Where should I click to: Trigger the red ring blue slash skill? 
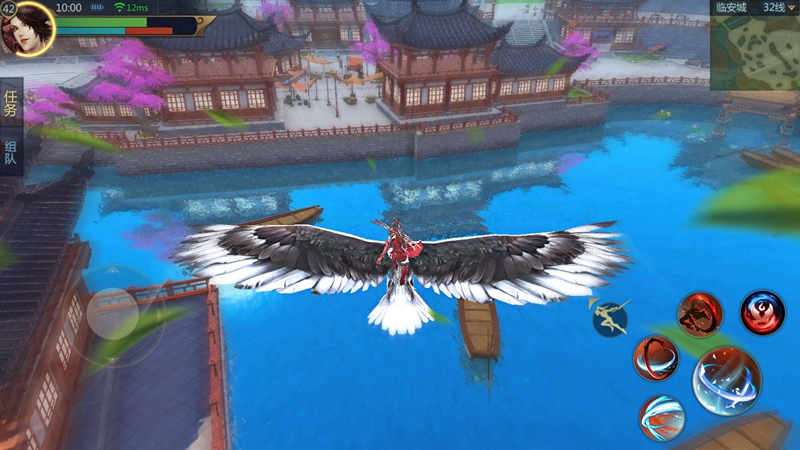(x=655, y=359)
